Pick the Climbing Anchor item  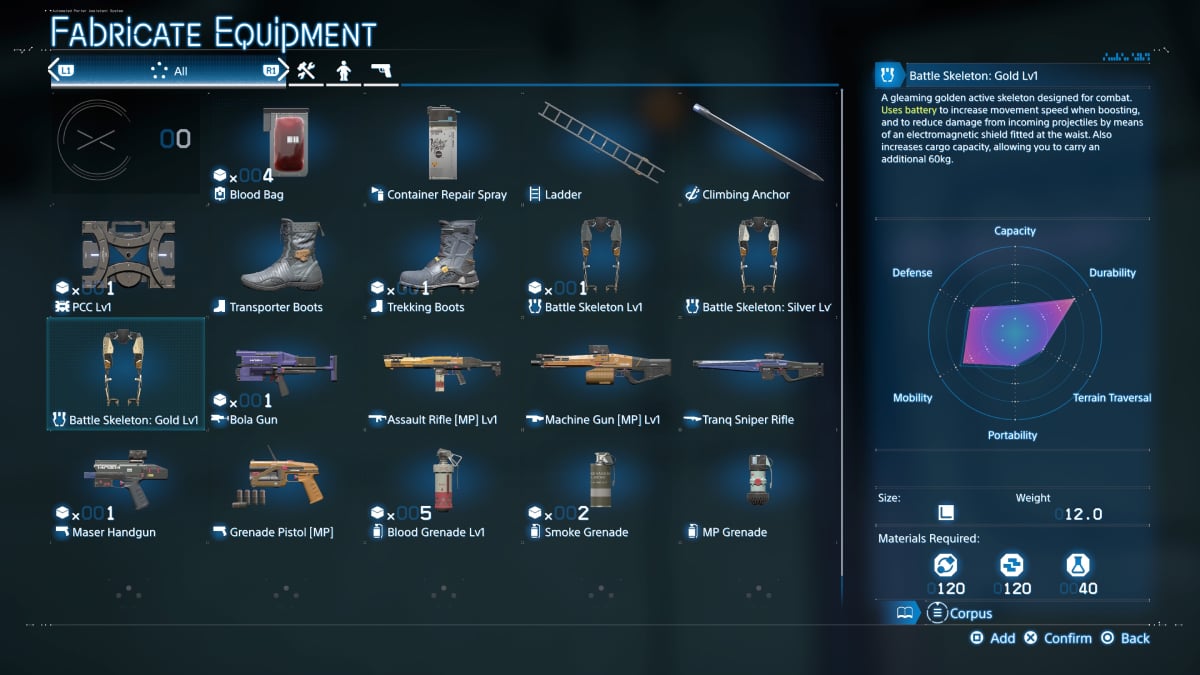pyautogui.click(x=757, y=148)
